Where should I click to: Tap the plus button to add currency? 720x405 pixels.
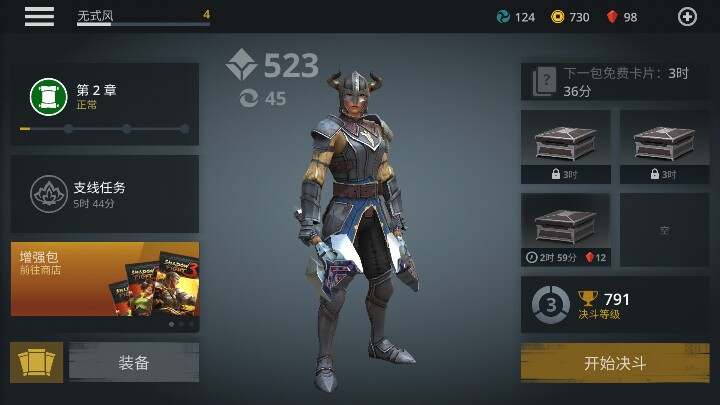pyautogui.click(x=687, y=16)
